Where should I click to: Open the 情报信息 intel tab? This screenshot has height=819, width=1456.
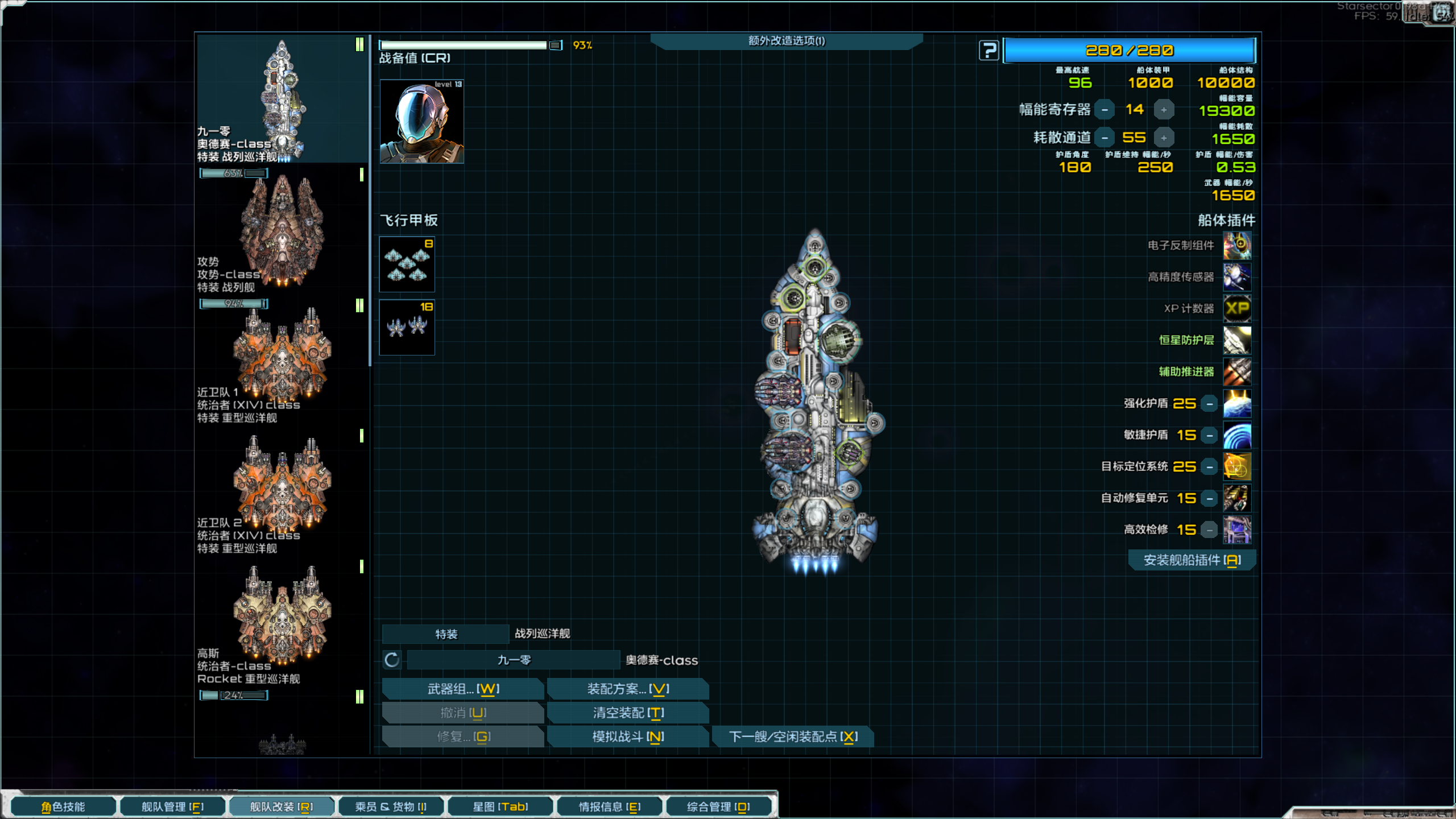click(609, 806)
